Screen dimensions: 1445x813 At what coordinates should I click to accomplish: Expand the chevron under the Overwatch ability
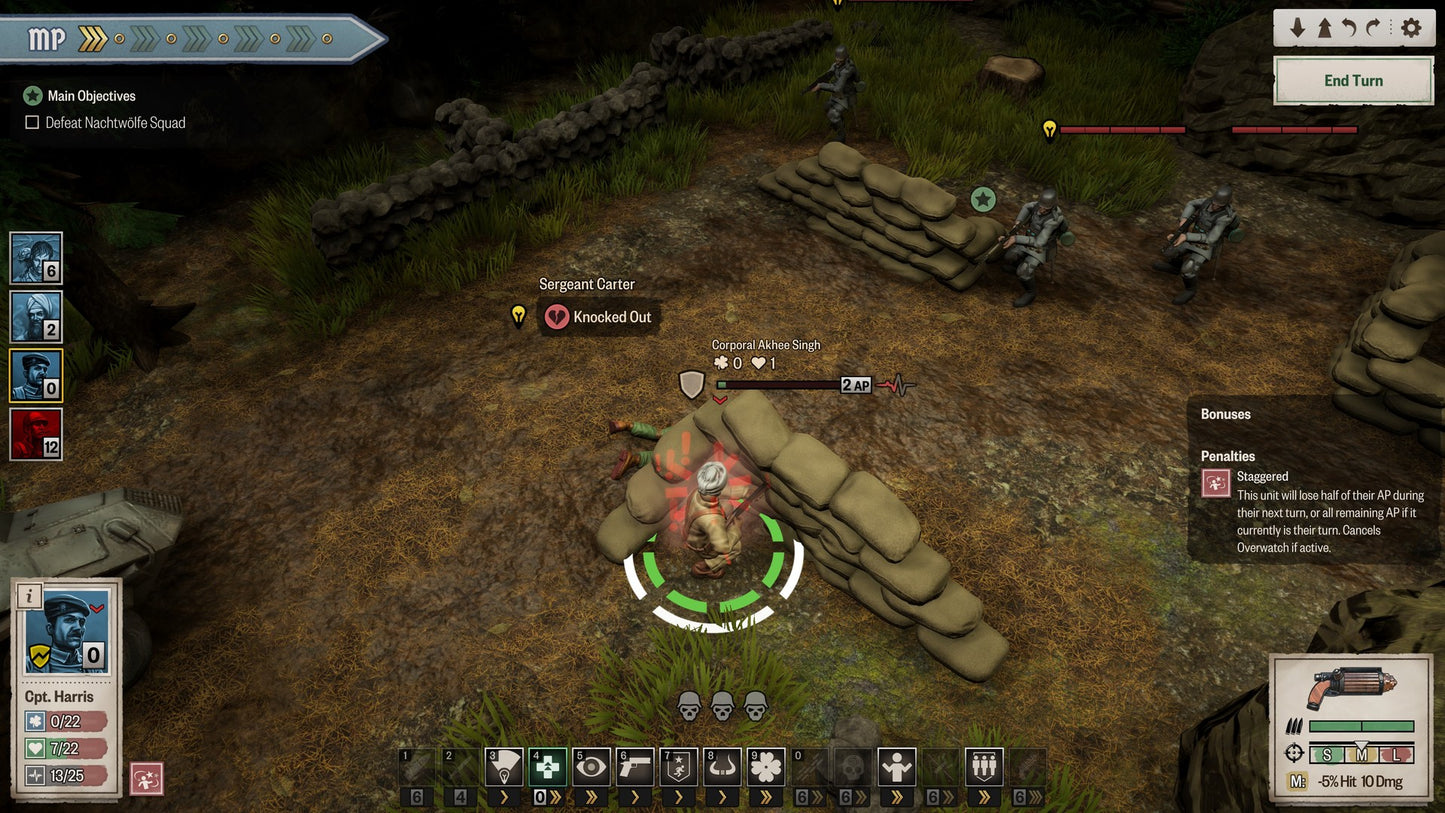point(592,798)
